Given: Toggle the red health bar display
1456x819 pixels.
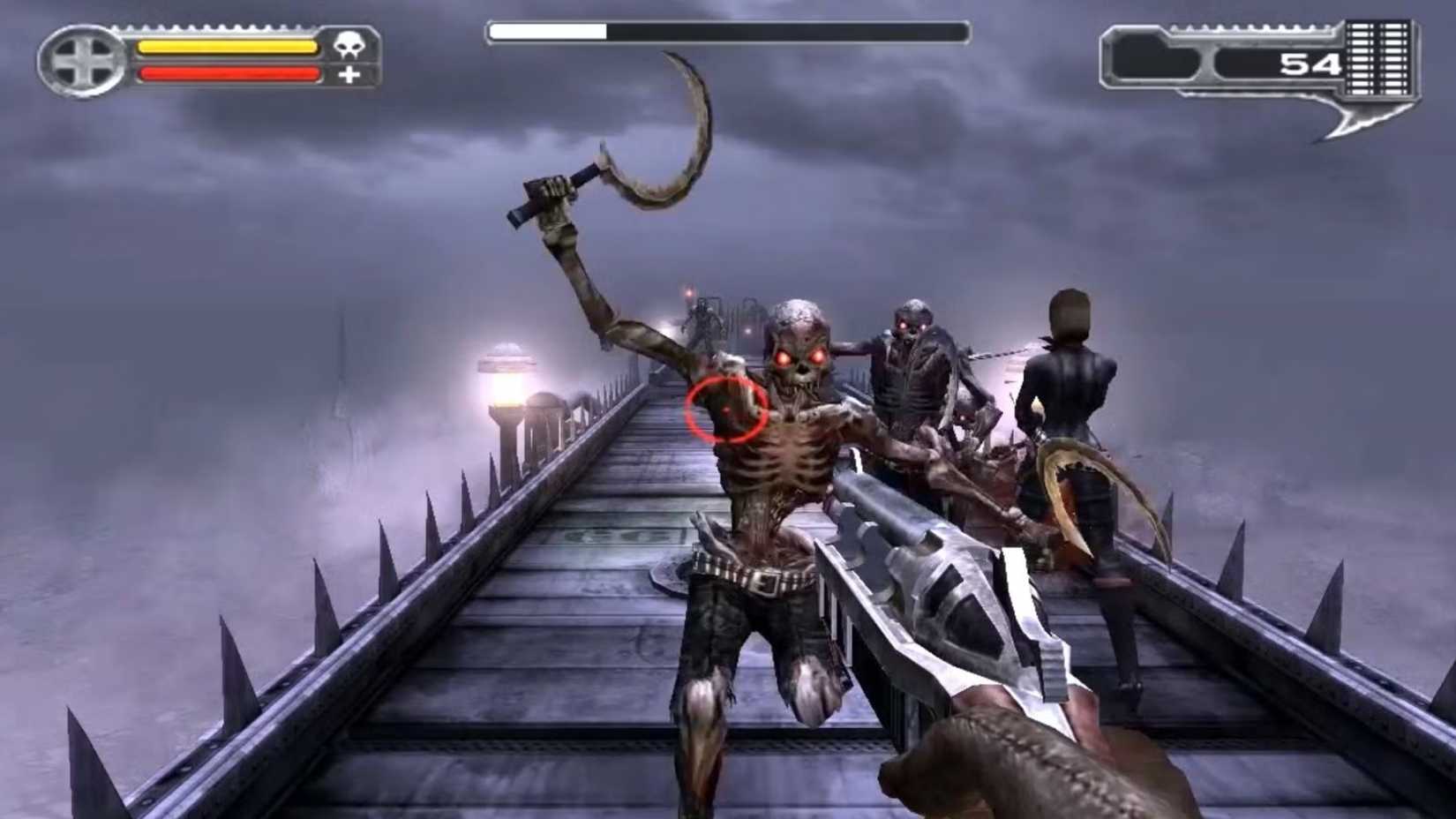Looking at the screenshot, I should 229,73.
